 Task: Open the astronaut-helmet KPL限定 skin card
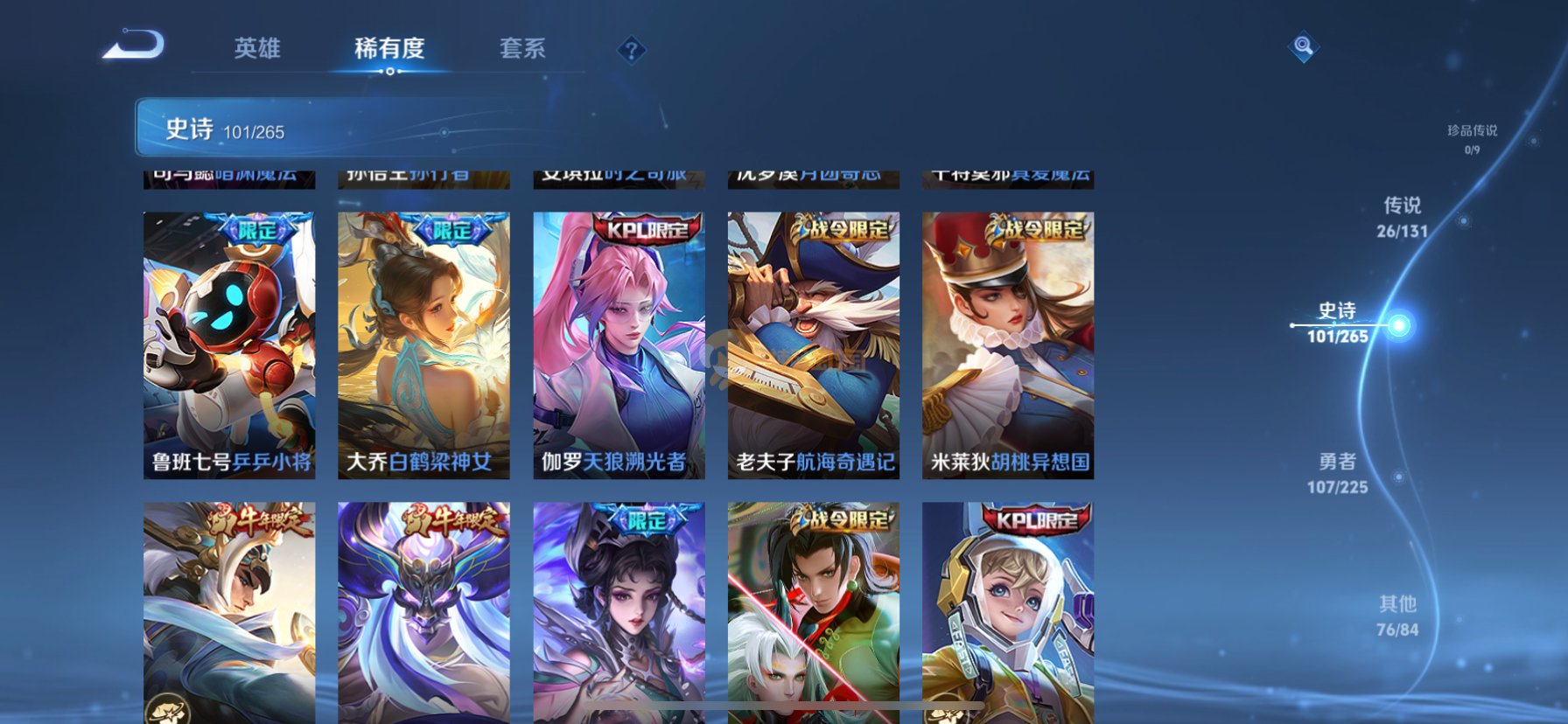[x=1007, y=612]
